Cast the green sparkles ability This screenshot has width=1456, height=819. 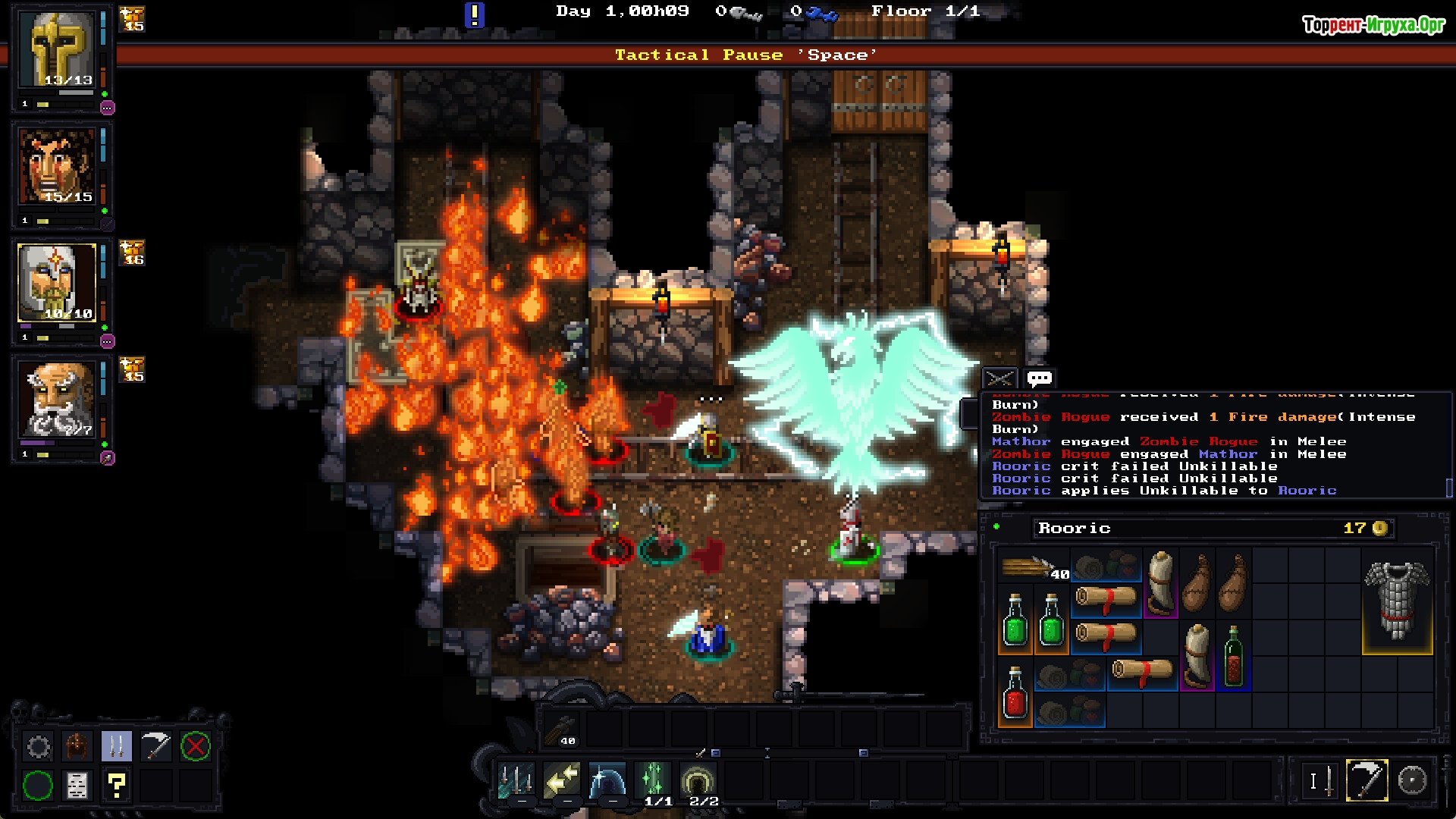[x=653, y=779]
